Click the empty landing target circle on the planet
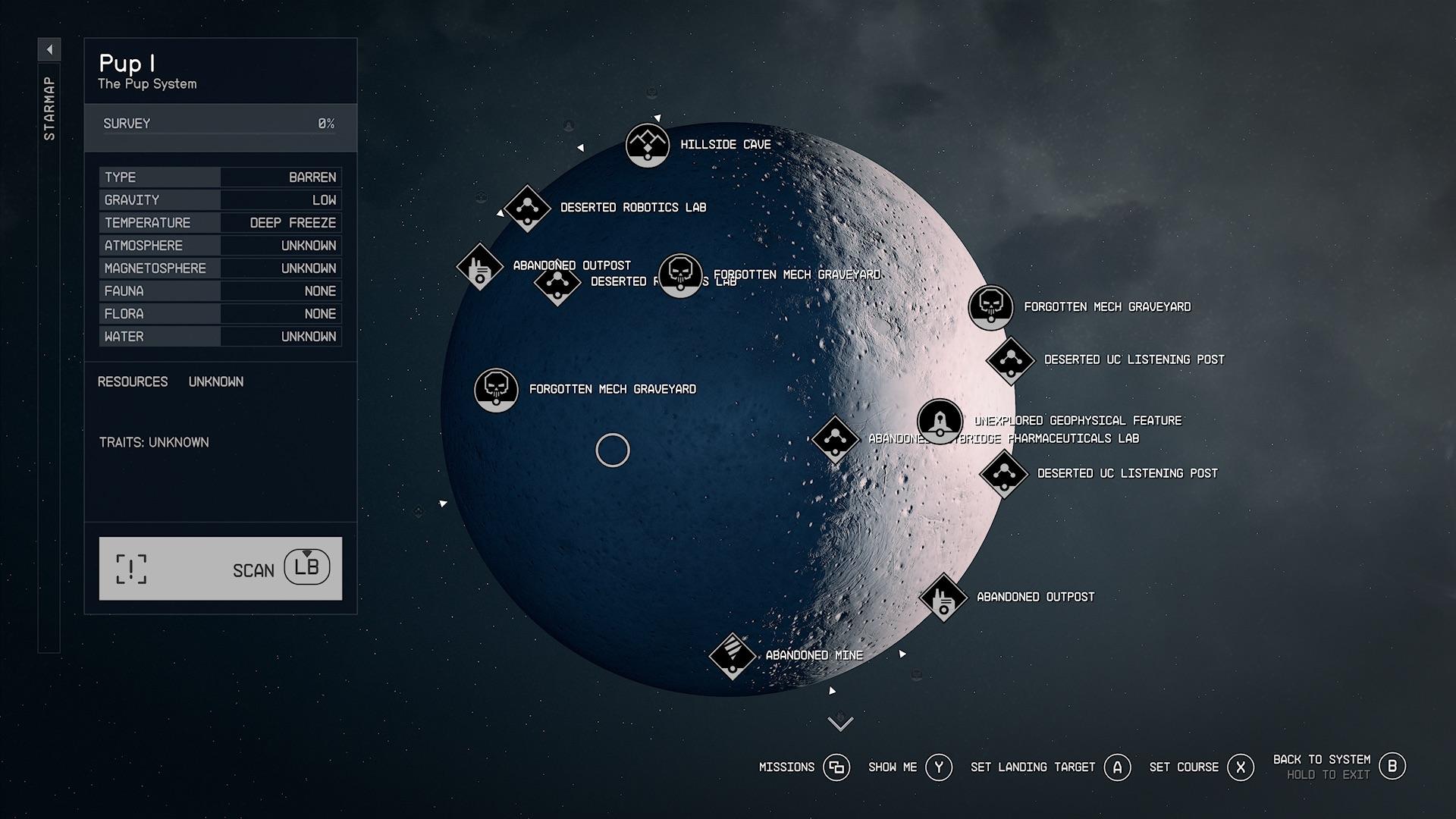The image size is (1456, 819). [x=613, y=450]
